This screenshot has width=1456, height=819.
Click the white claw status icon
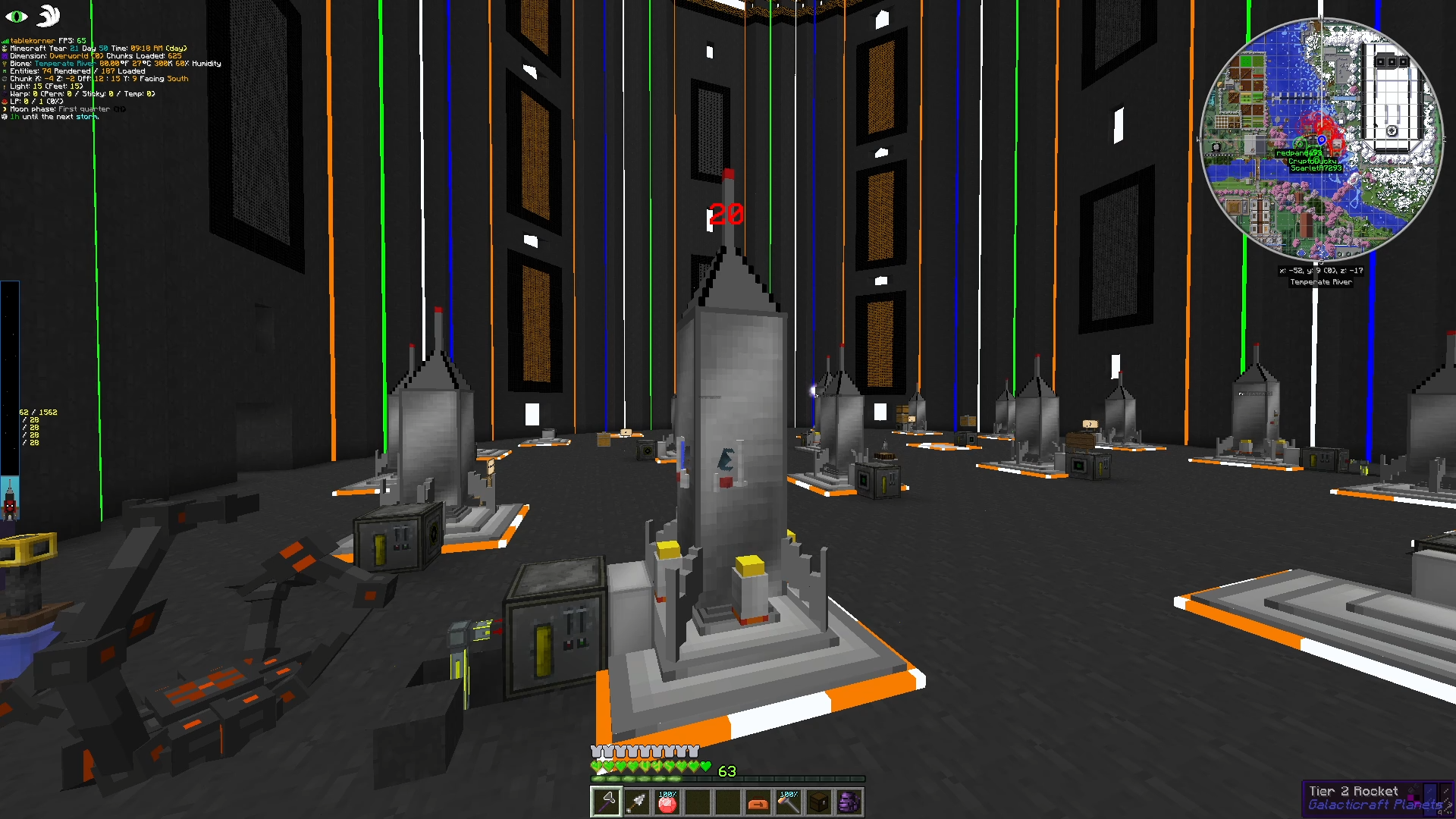pos(49,15)
